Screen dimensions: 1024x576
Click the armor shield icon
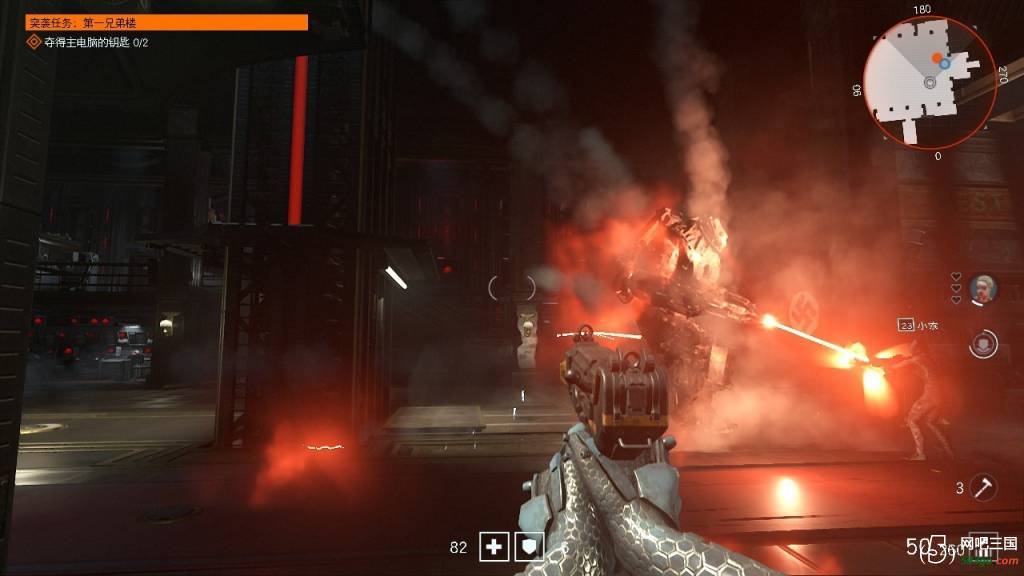point(531,546)
